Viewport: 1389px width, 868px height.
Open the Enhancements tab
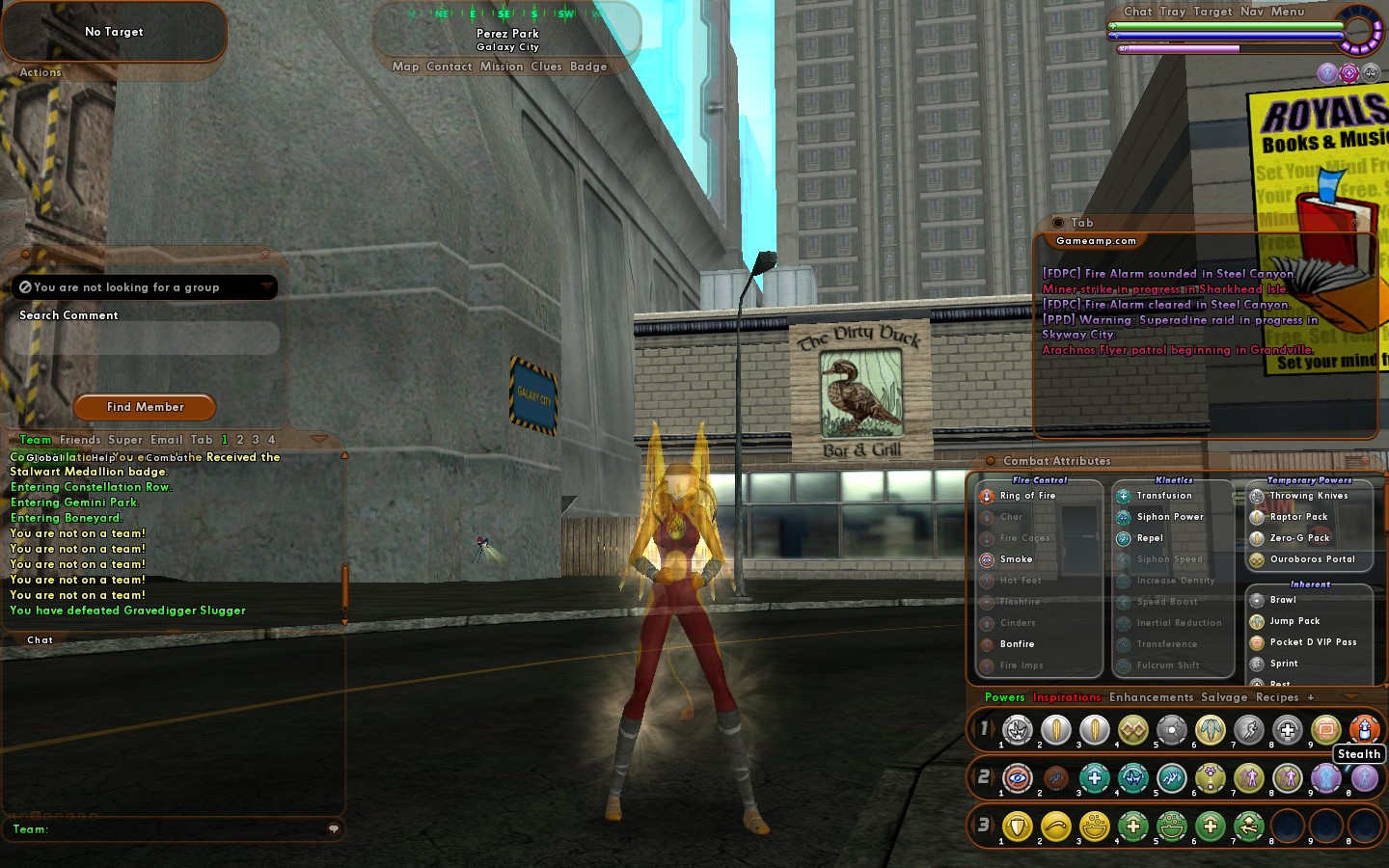coord(1151,697)
